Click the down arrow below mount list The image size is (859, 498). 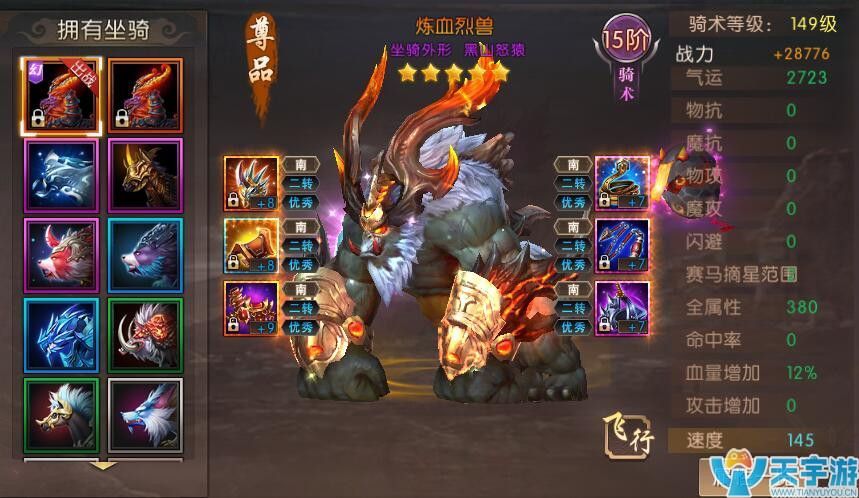pos(103,465)
